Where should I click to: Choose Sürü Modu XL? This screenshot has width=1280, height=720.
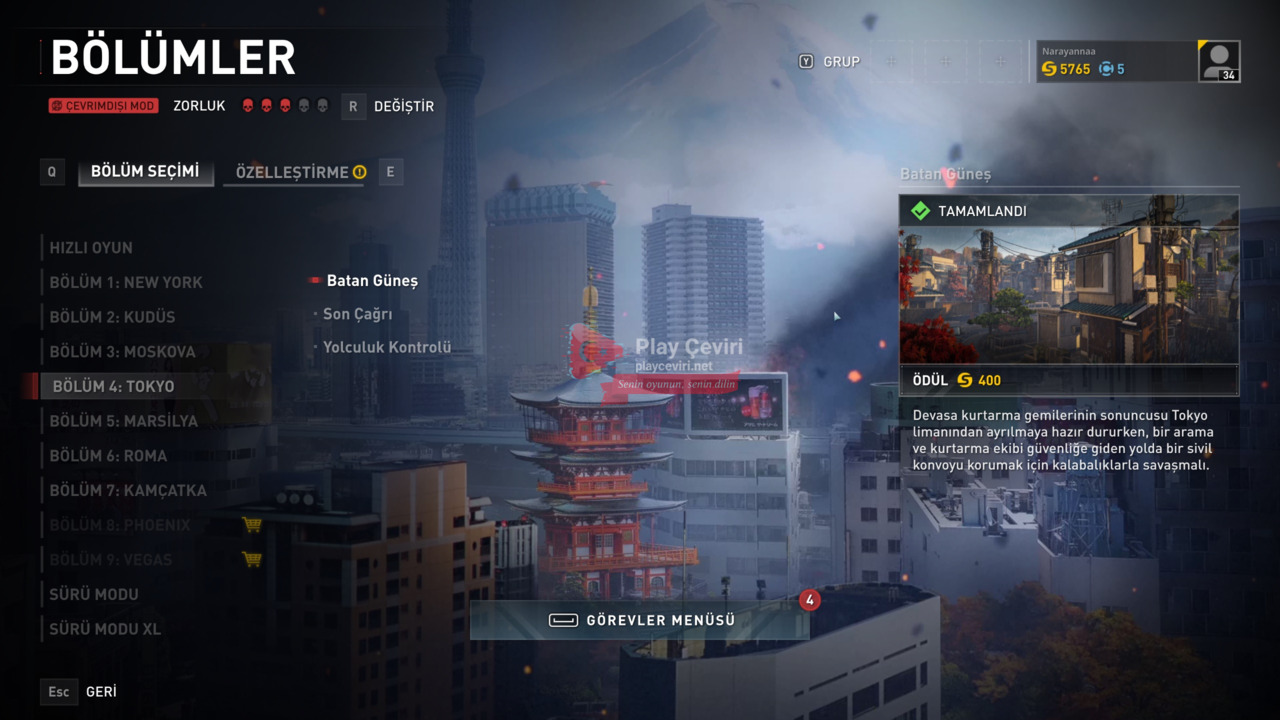(x=105, y=629)
